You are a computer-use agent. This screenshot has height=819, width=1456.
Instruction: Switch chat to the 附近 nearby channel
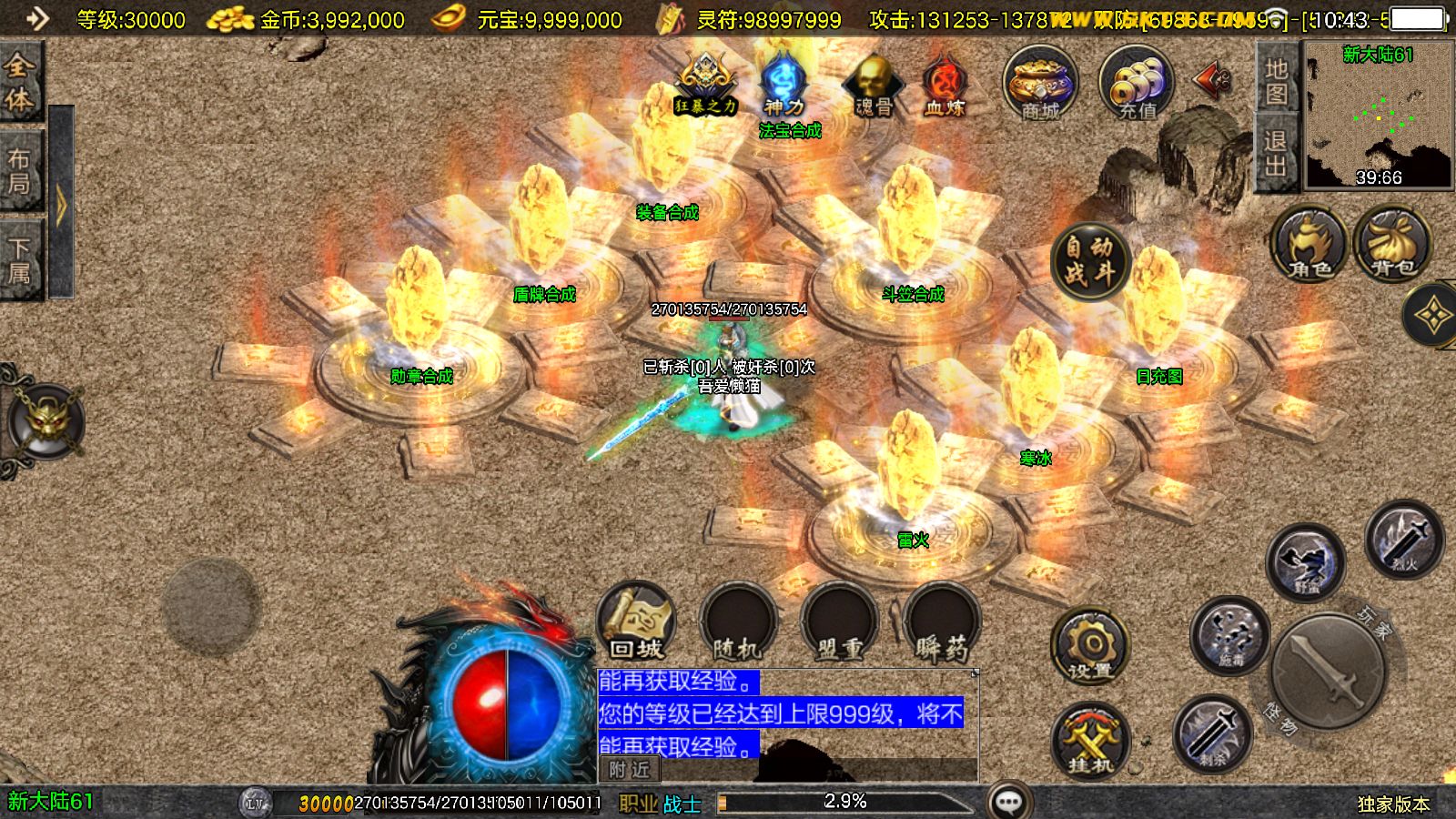[629, 770]
